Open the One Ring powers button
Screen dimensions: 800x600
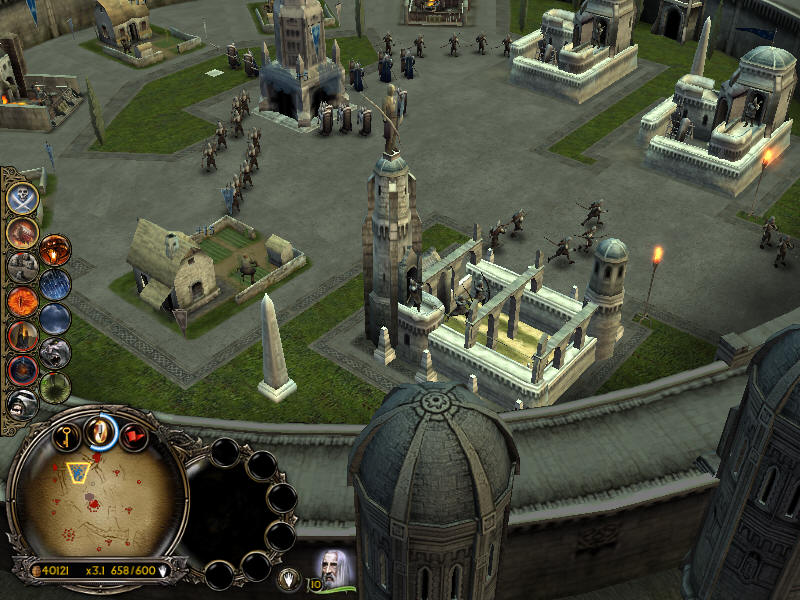(x=100, y=431)
